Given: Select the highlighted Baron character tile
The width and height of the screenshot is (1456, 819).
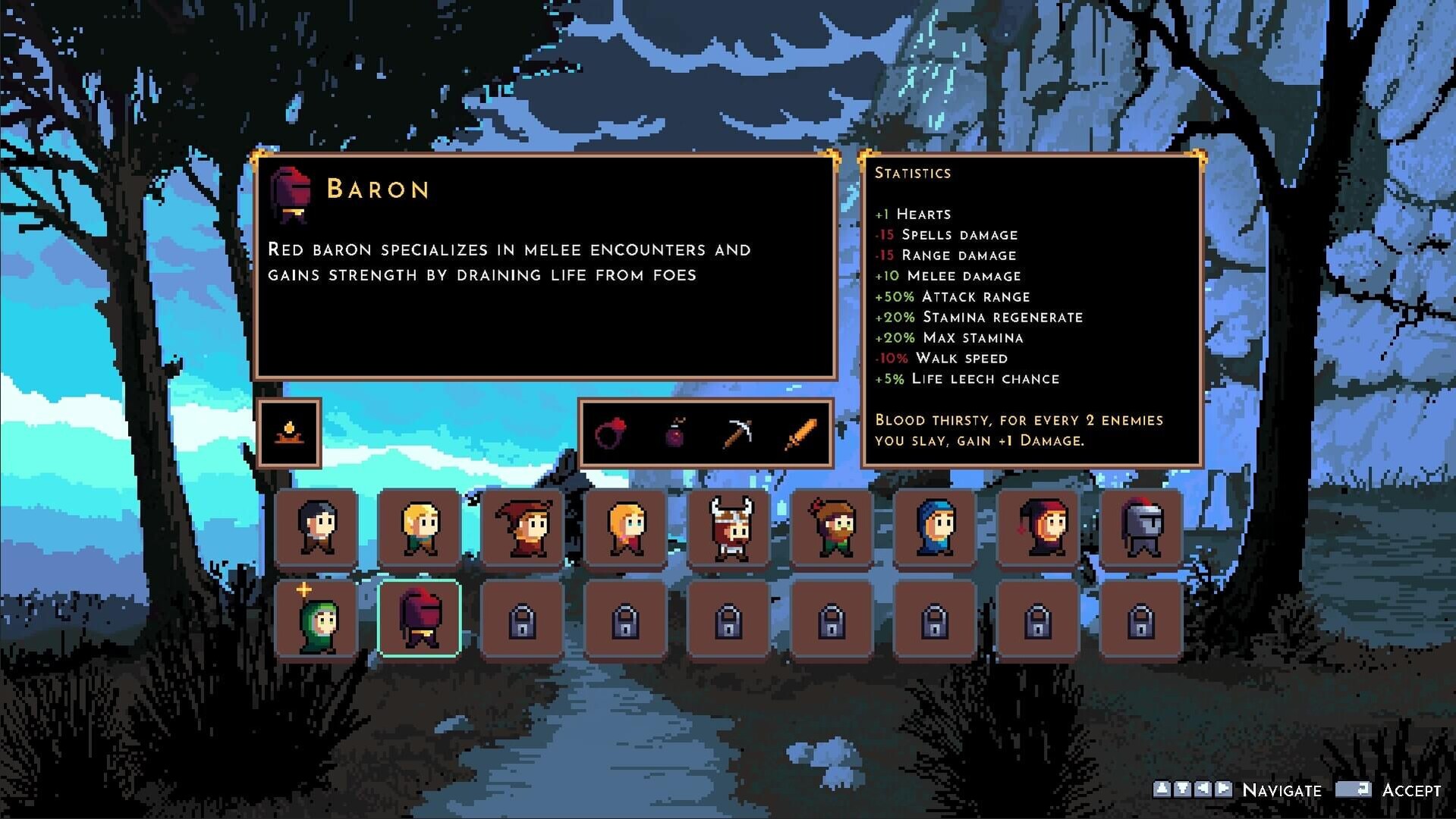Looking at the screenshot, I should coord(420,619).
